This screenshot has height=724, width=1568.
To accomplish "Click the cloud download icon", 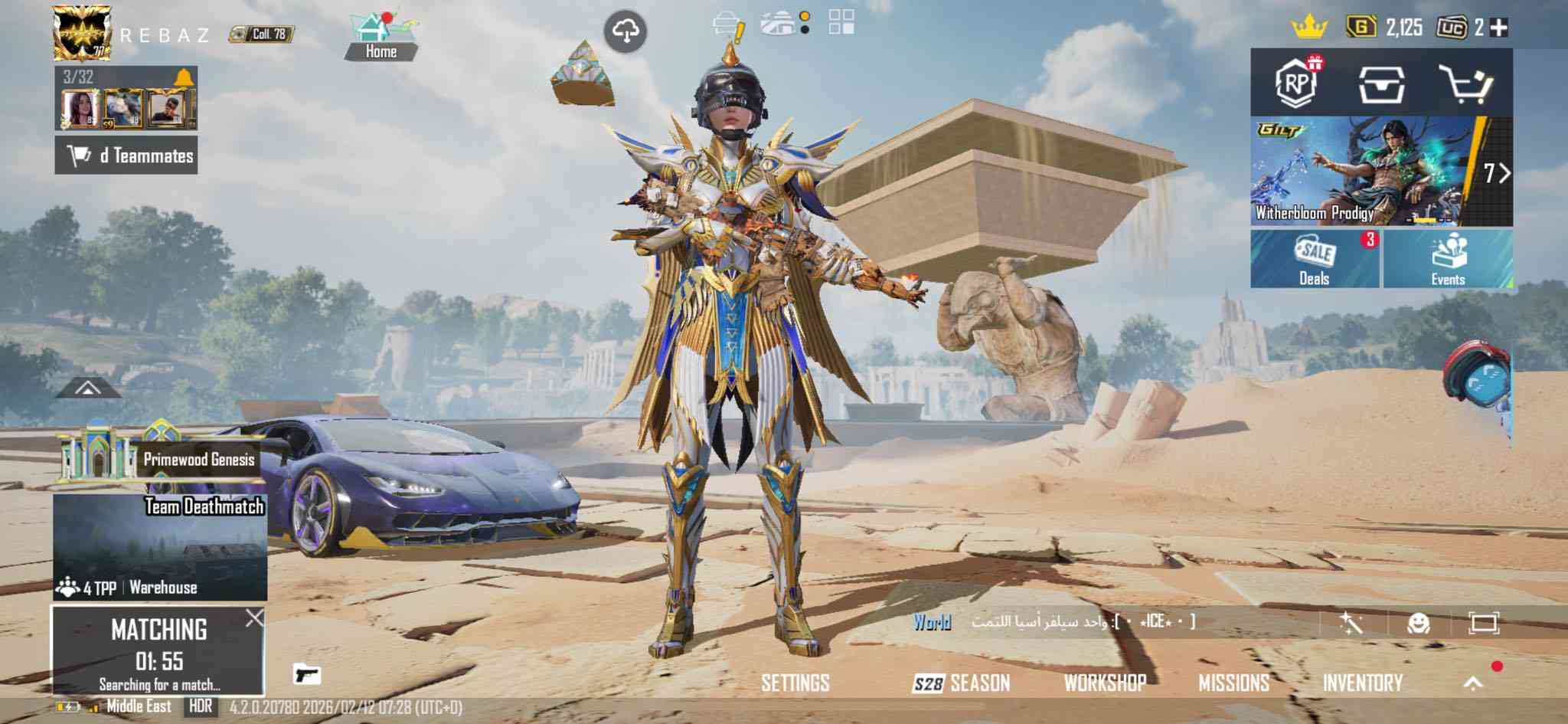I will (x=626, y=31).
